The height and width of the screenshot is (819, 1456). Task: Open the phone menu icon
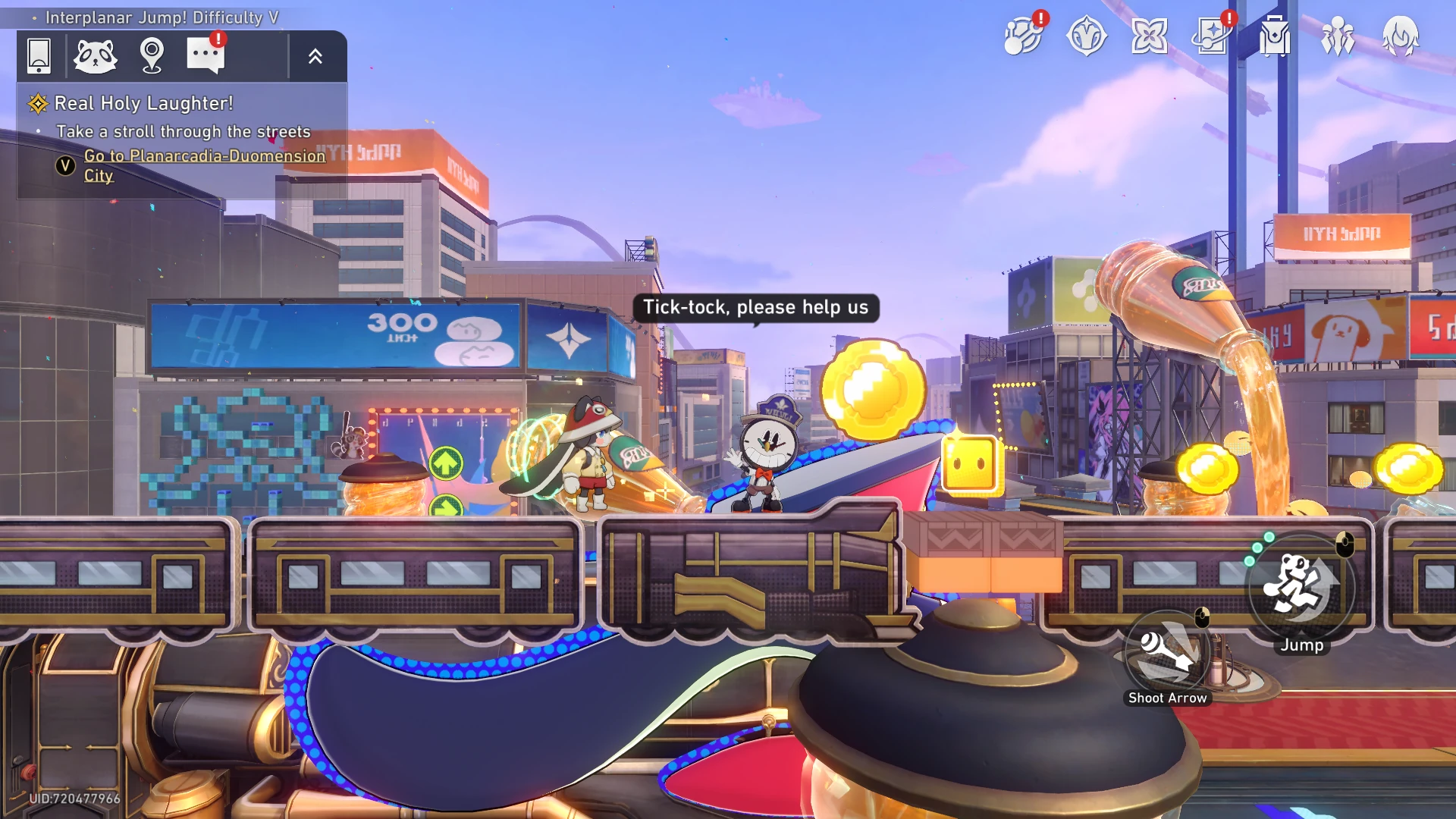coord(39,55)
